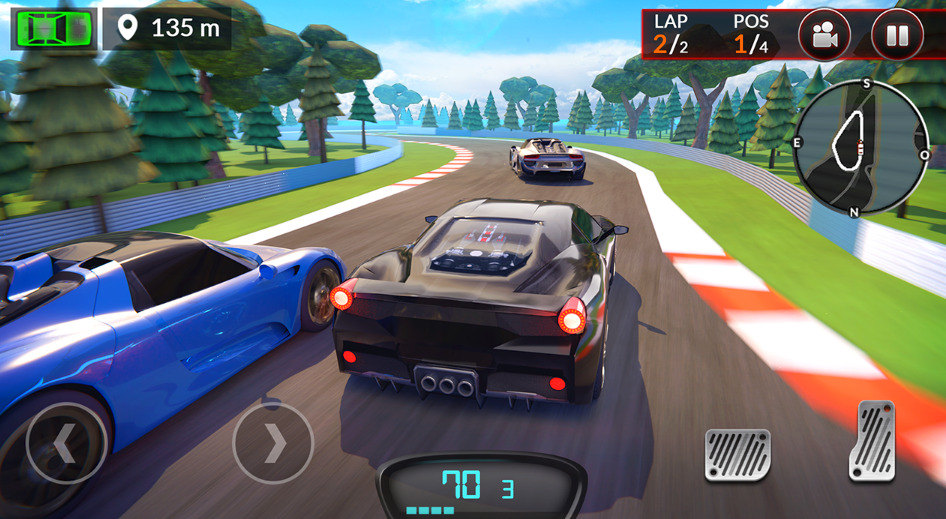The image size is (946, 519).
Task: Steer left with the left arrow
Action: pyautogui.click(x=66, y=443)
